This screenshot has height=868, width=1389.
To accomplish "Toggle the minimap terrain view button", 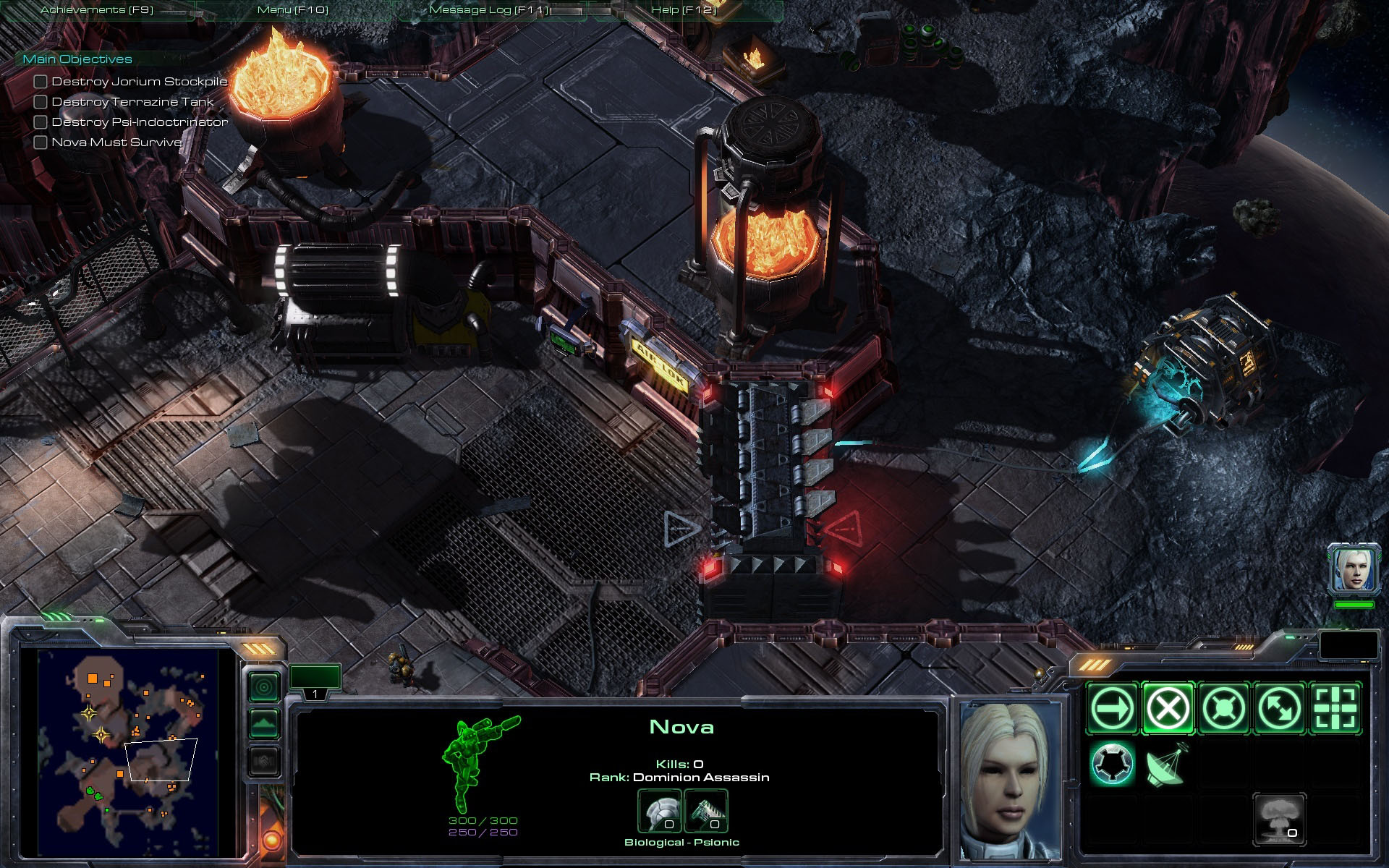I will (x=264, y=724).
